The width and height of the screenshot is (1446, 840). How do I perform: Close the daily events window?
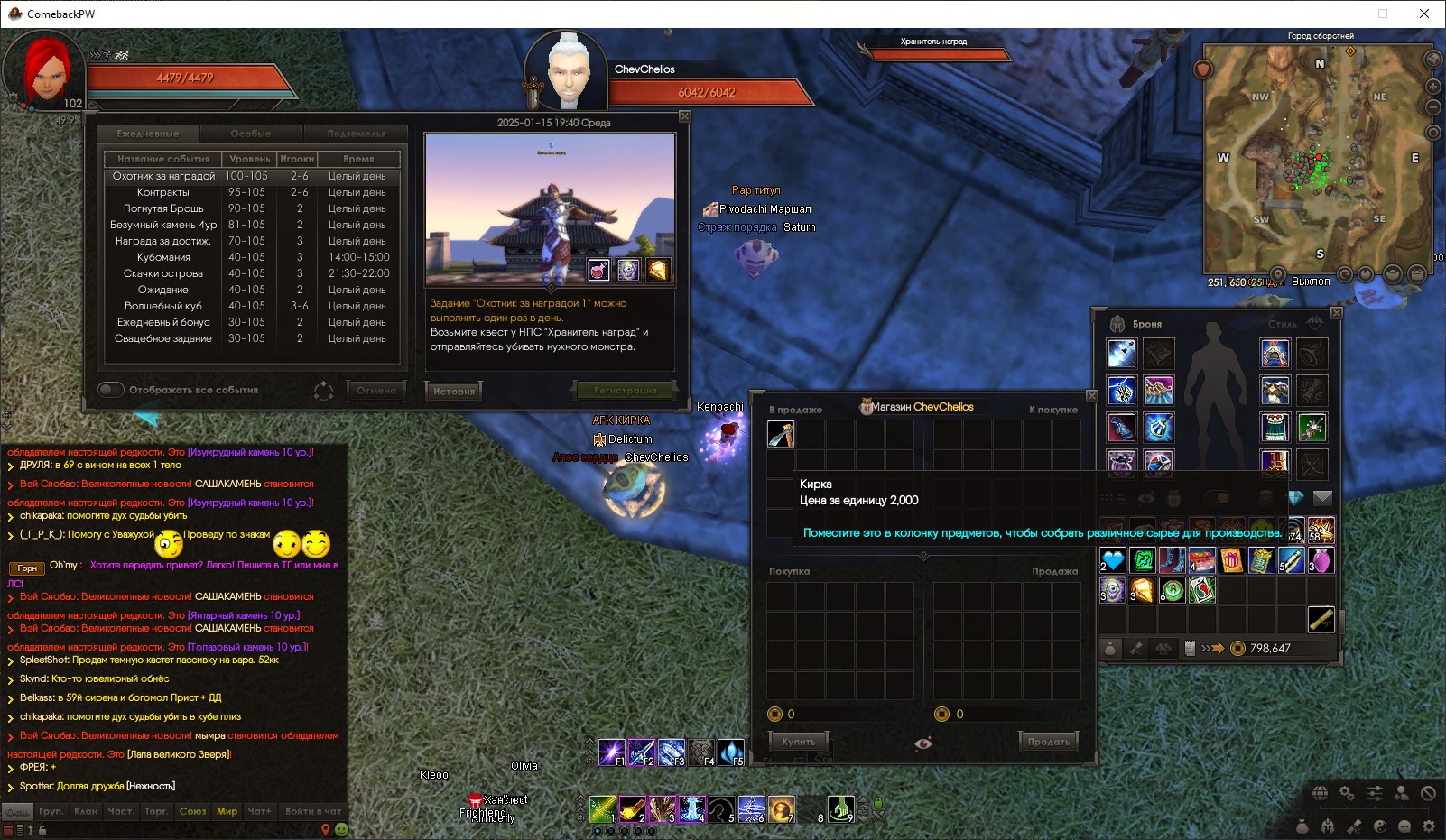click(x=685, y=116)
